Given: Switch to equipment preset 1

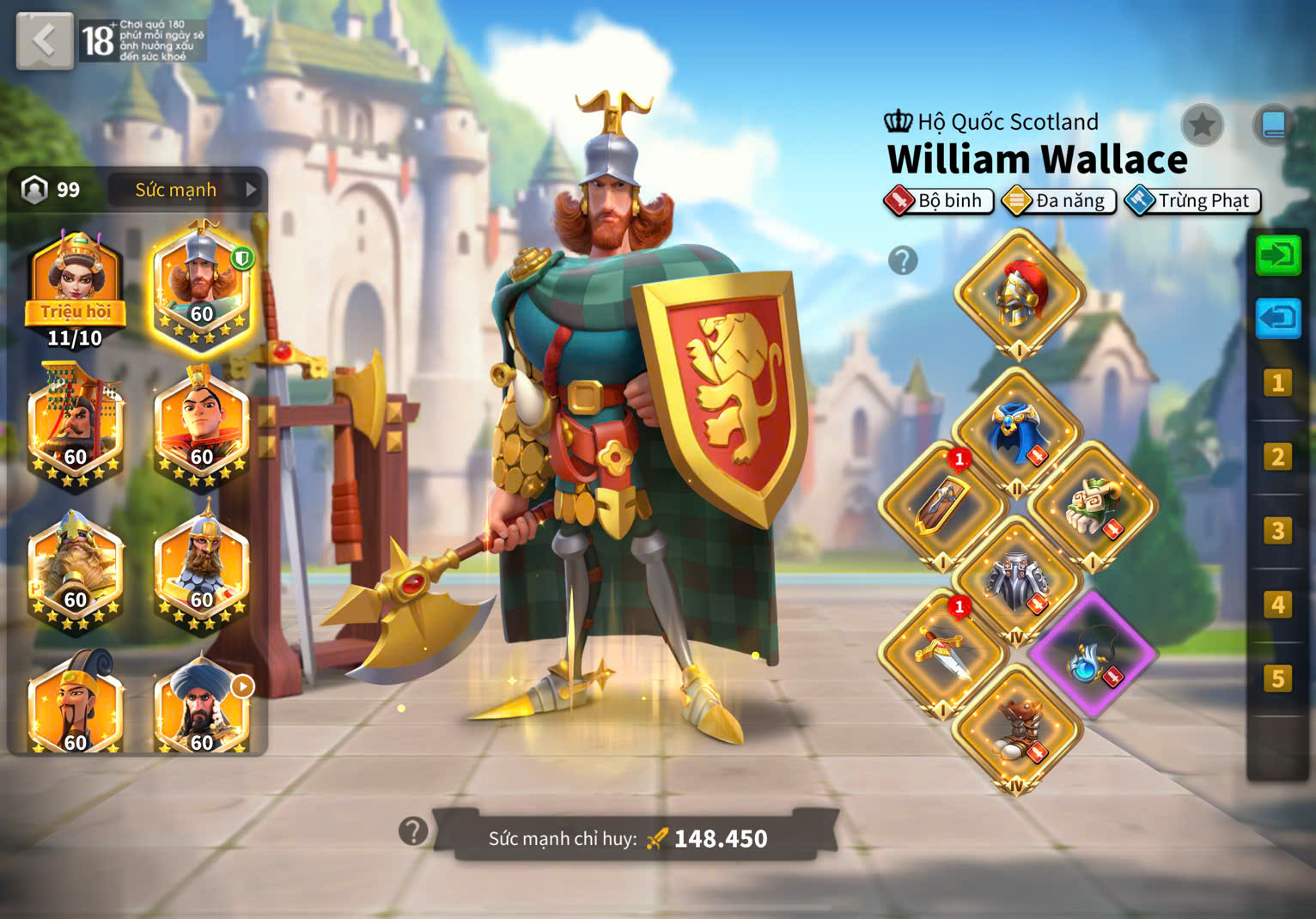Looking at the screenshot, I should click(1277, 383).
